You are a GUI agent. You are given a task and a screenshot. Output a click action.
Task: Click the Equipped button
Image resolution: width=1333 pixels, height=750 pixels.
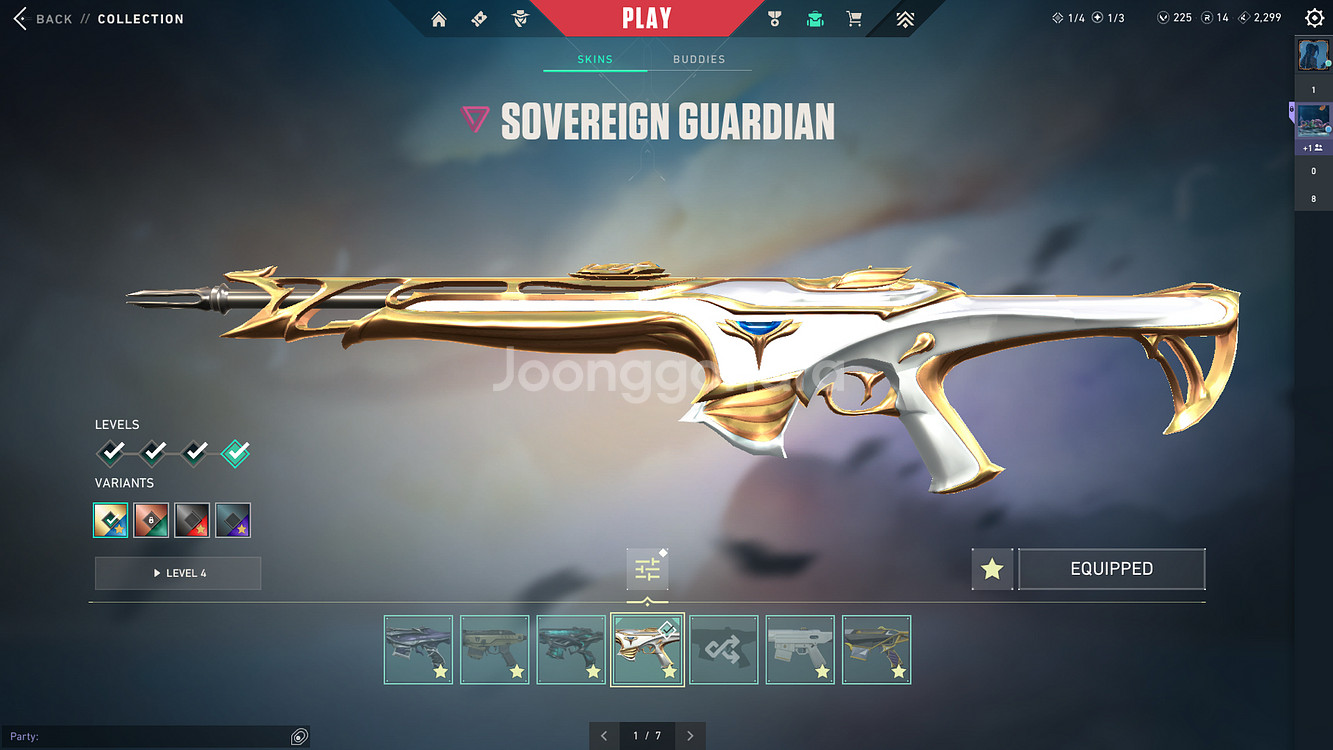click(x=1111, y=569)
